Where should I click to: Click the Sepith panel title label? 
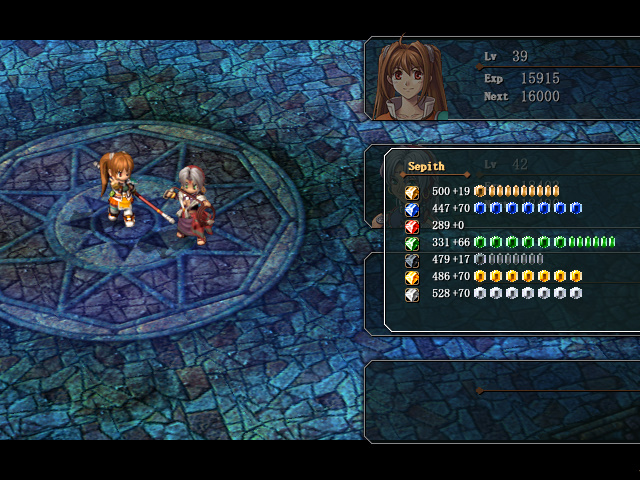(x=426, y=166)
